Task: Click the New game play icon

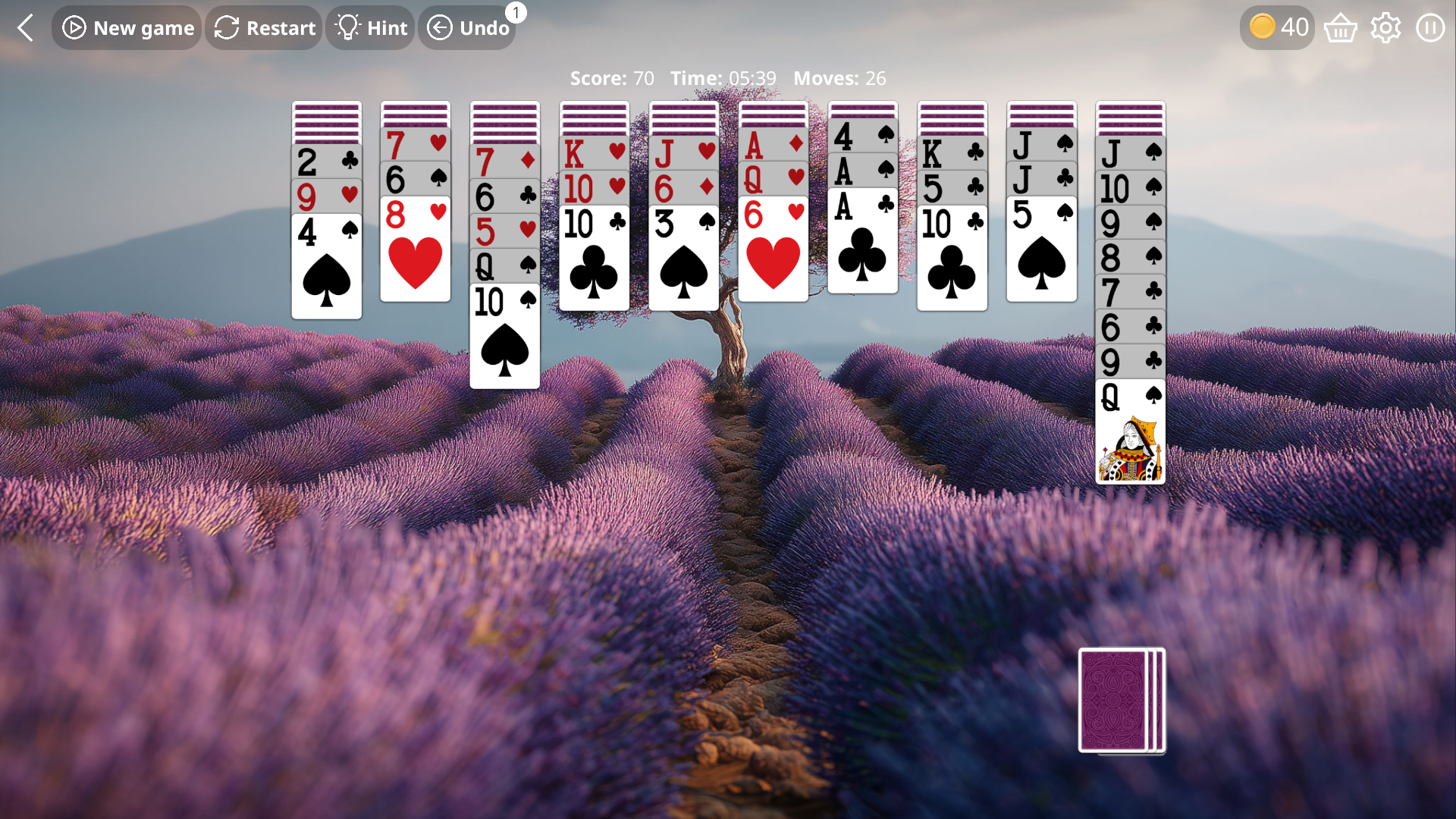Action: tap(74, 27)
